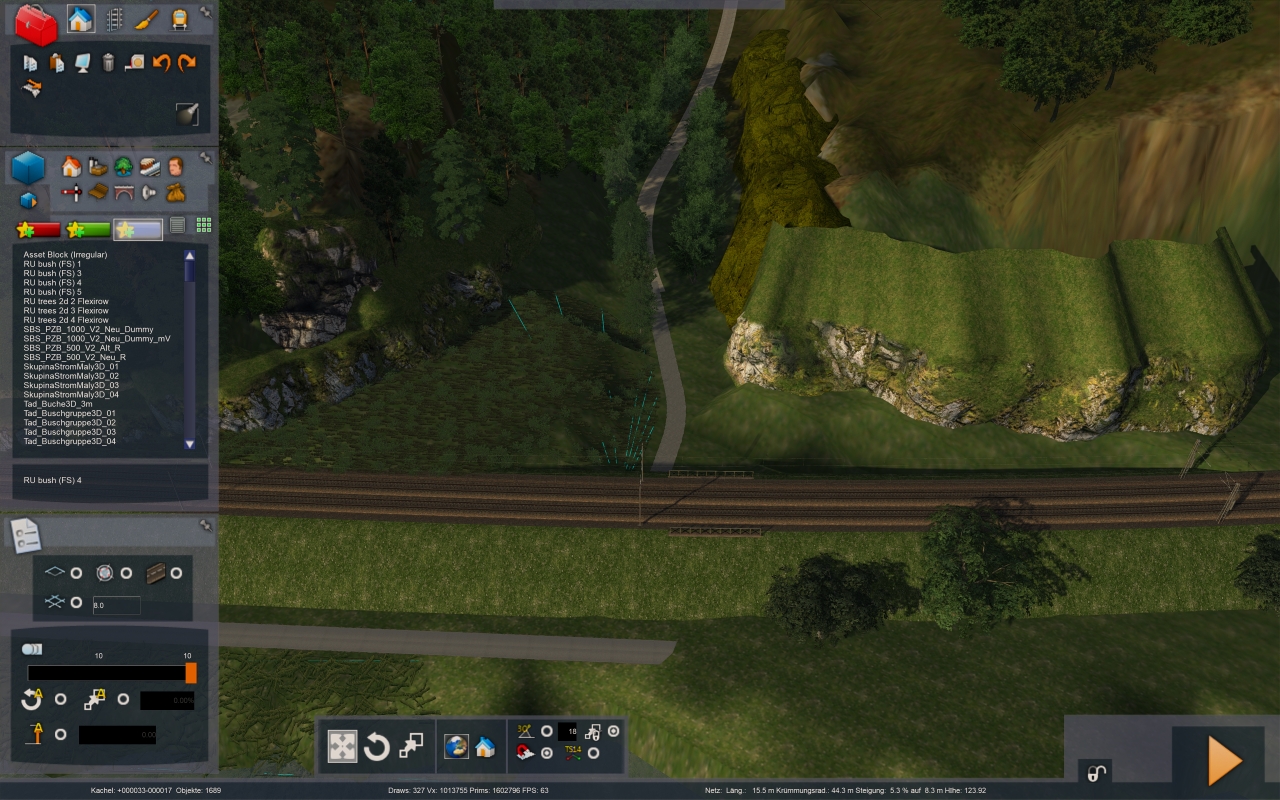Image resolution: width=1280 pixels, height=800 pixels.
Task: Choose the tree vegetation category icon
Action: coord(123,166)
